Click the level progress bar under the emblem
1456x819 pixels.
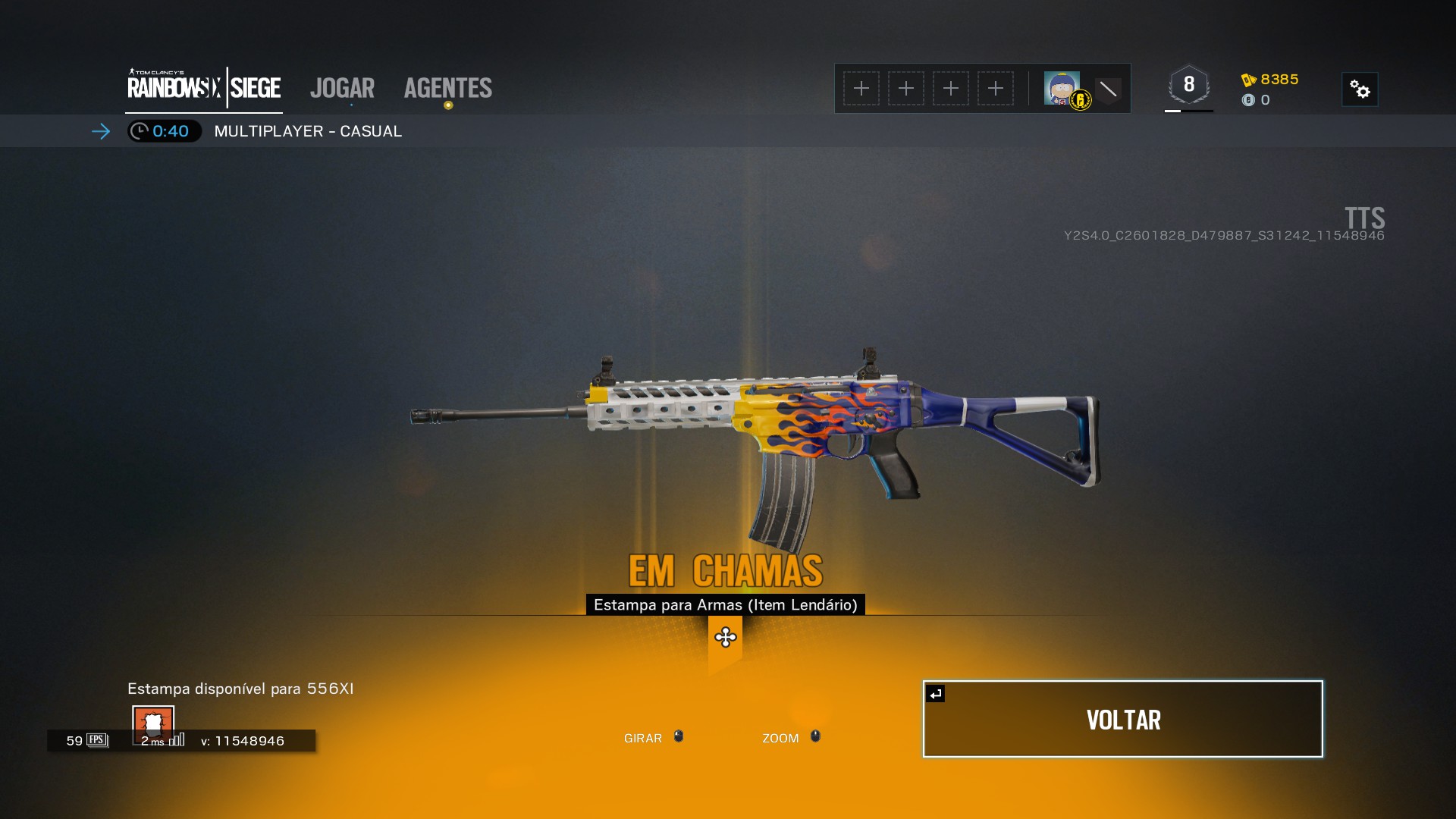[x=1189, y=112]
